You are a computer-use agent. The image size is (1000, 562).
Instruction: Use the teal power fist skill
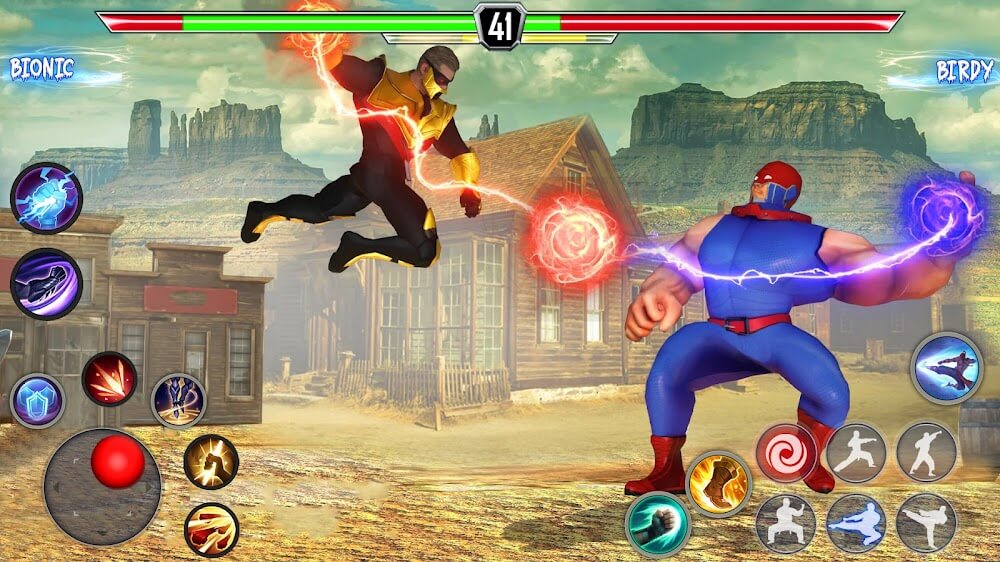click(x=657, y=524)
